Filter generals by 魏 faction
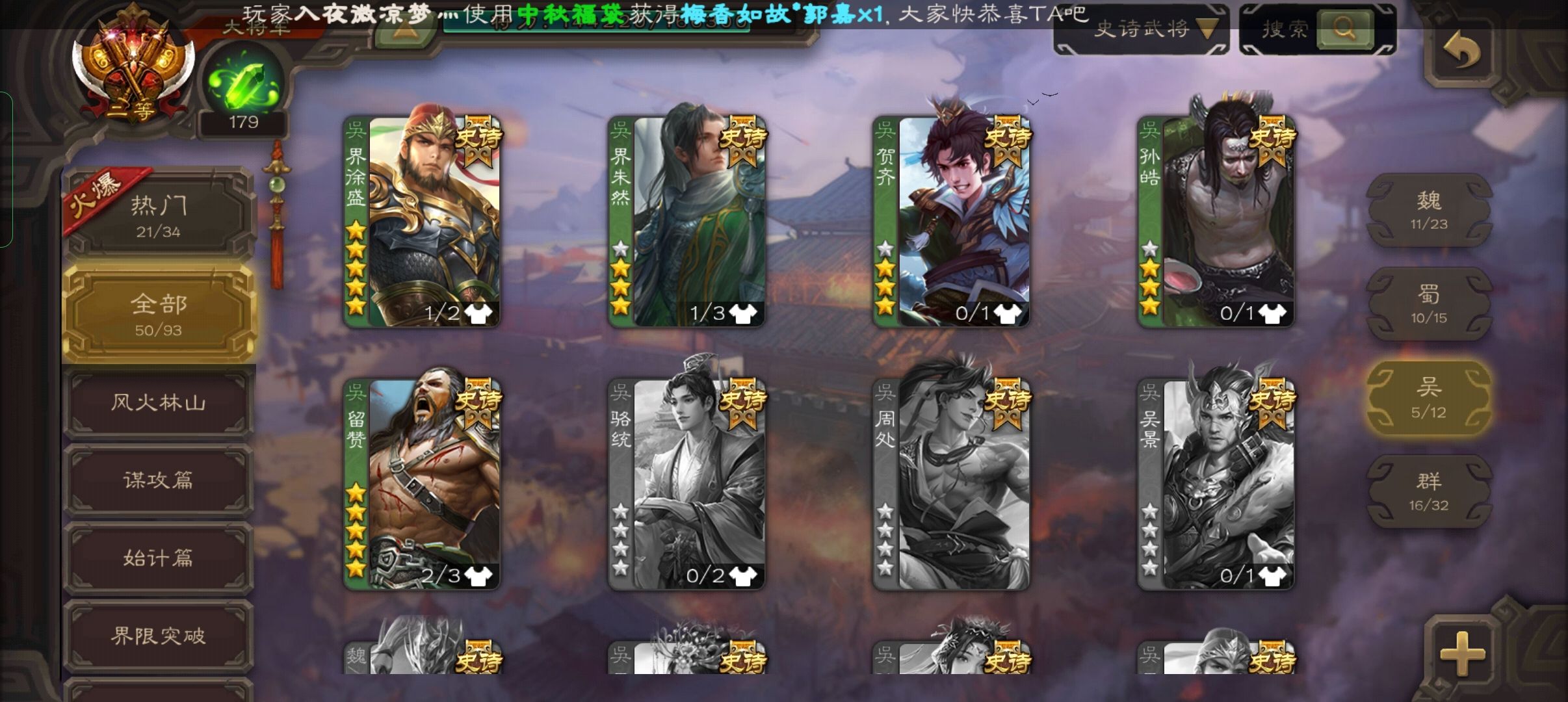The image size is (1568, 702). click(x=1428, y=211)
